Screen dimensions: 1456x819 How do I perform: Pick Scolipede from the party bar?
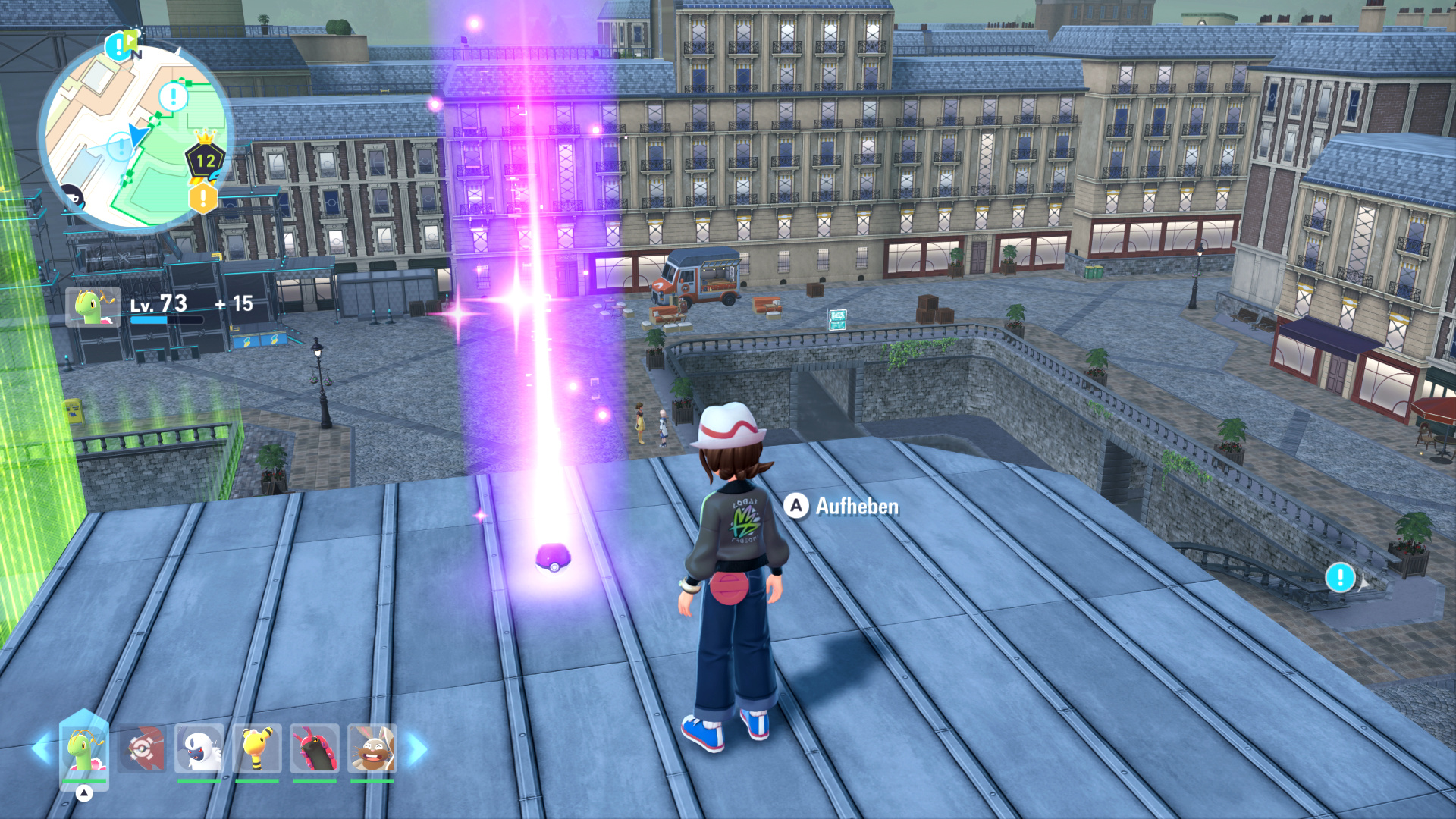point(314,749)
